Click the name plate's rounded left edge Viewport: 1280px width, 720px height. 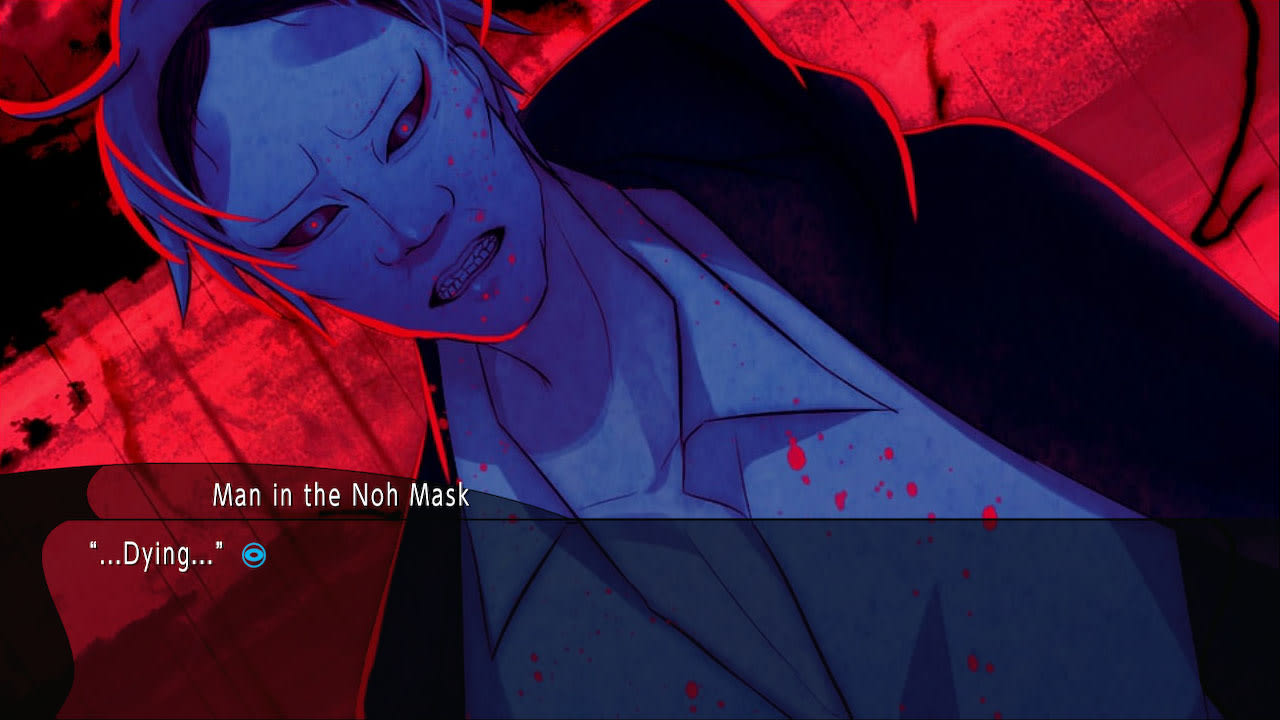(x=90, y=492)
